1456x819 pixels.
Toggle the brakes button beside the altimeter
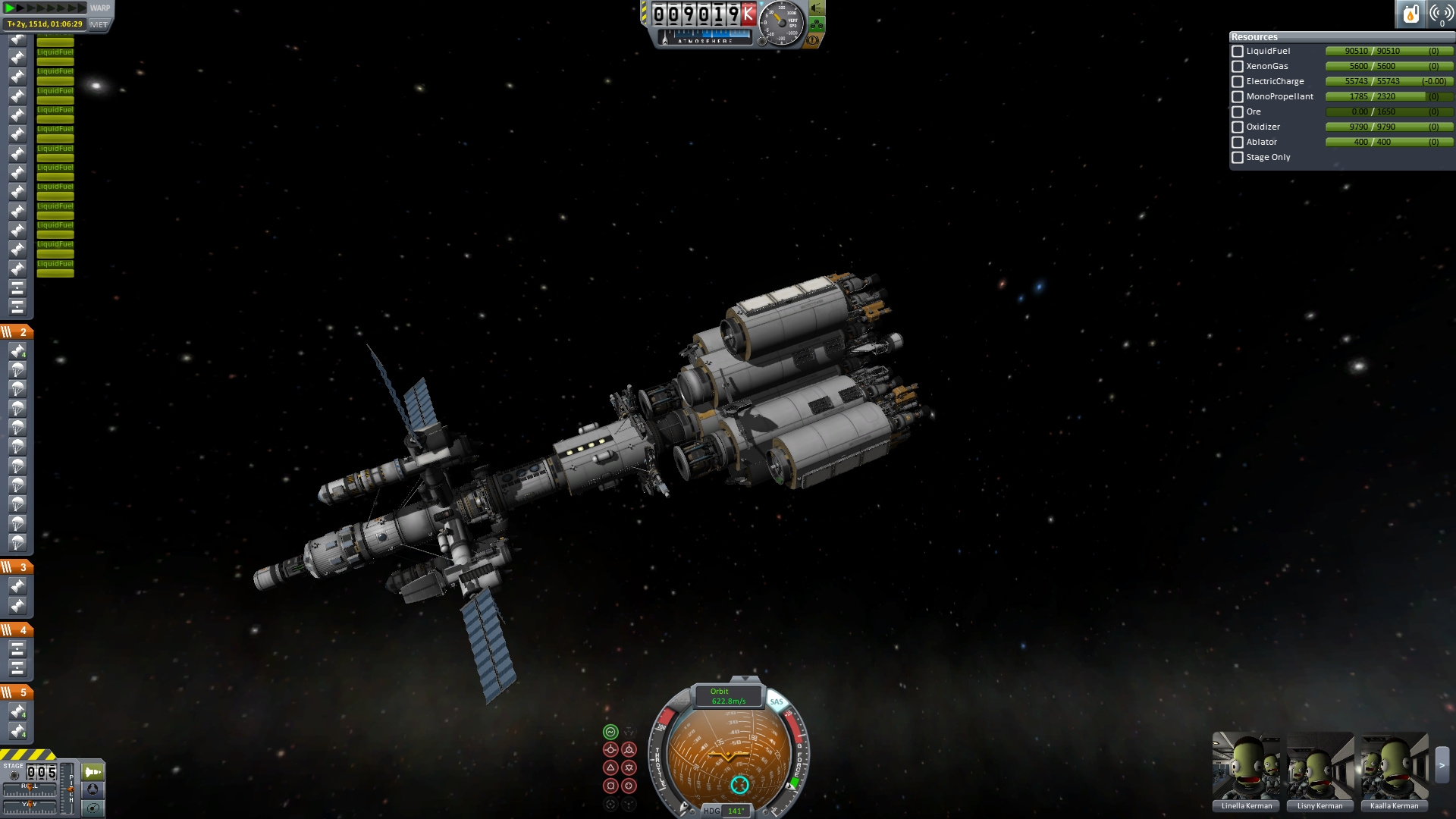(812, 39)
